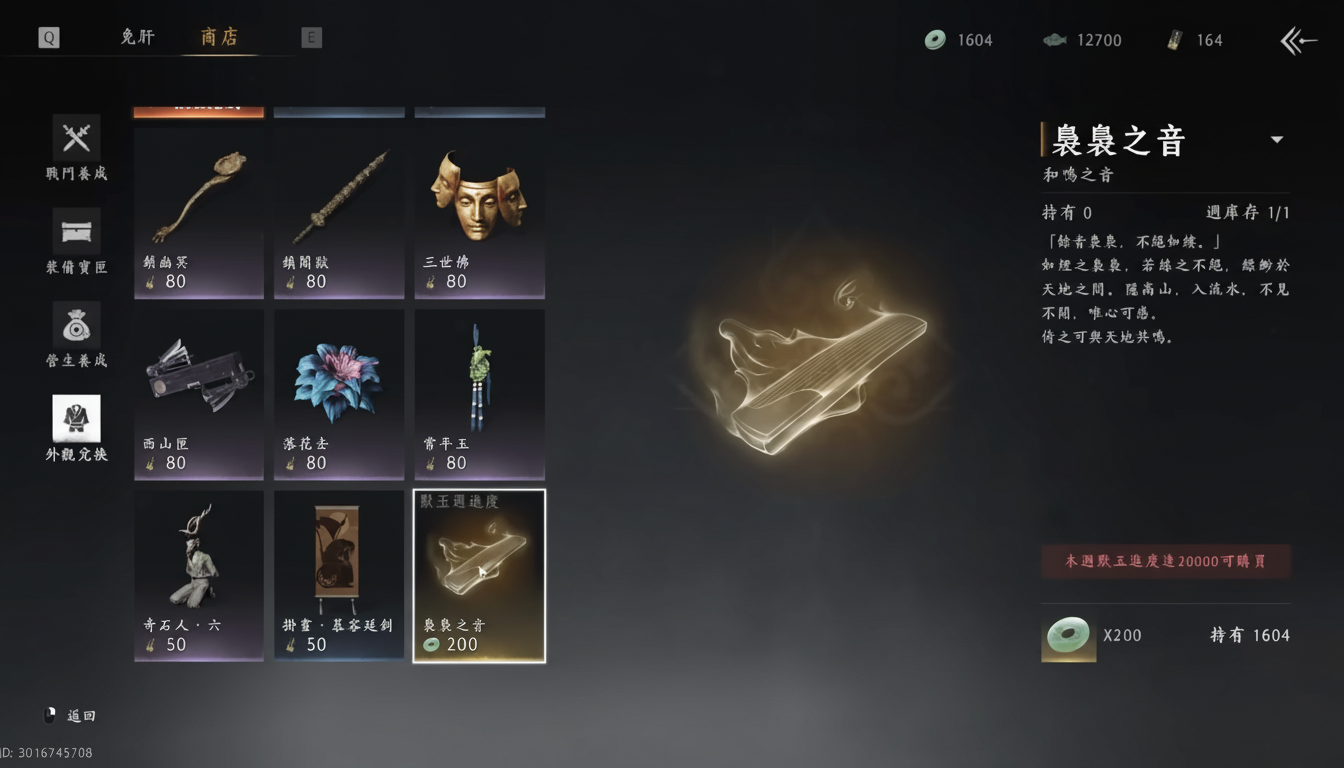
Task: Expand the dropdown beside 裊裊之音 title
Action: click(x=1277, y=140)
